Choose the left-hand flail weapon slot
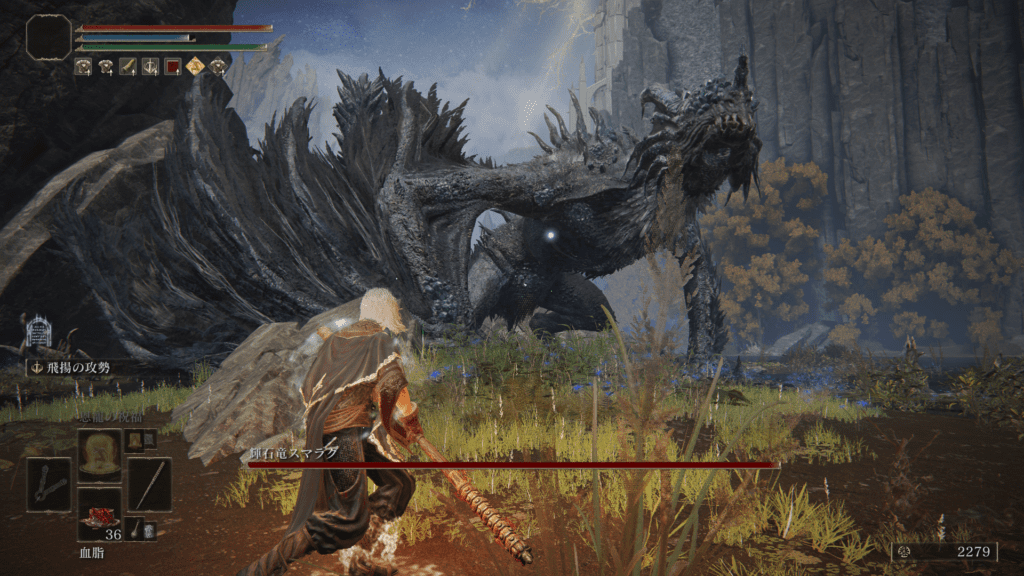1024x576 pixels. 48,485
